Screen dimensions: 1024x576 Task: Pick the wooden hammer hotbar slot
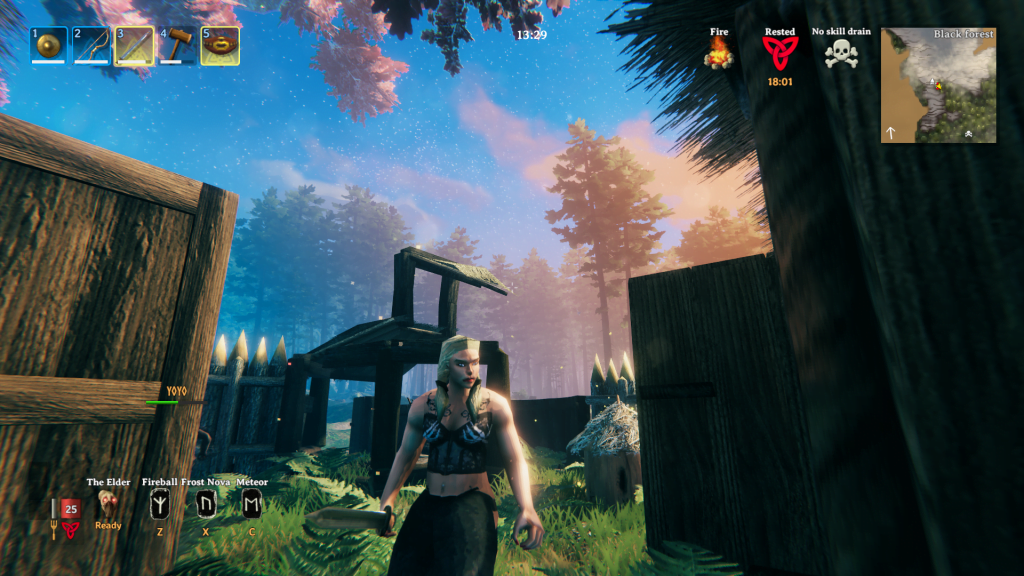tap(178, 46)
